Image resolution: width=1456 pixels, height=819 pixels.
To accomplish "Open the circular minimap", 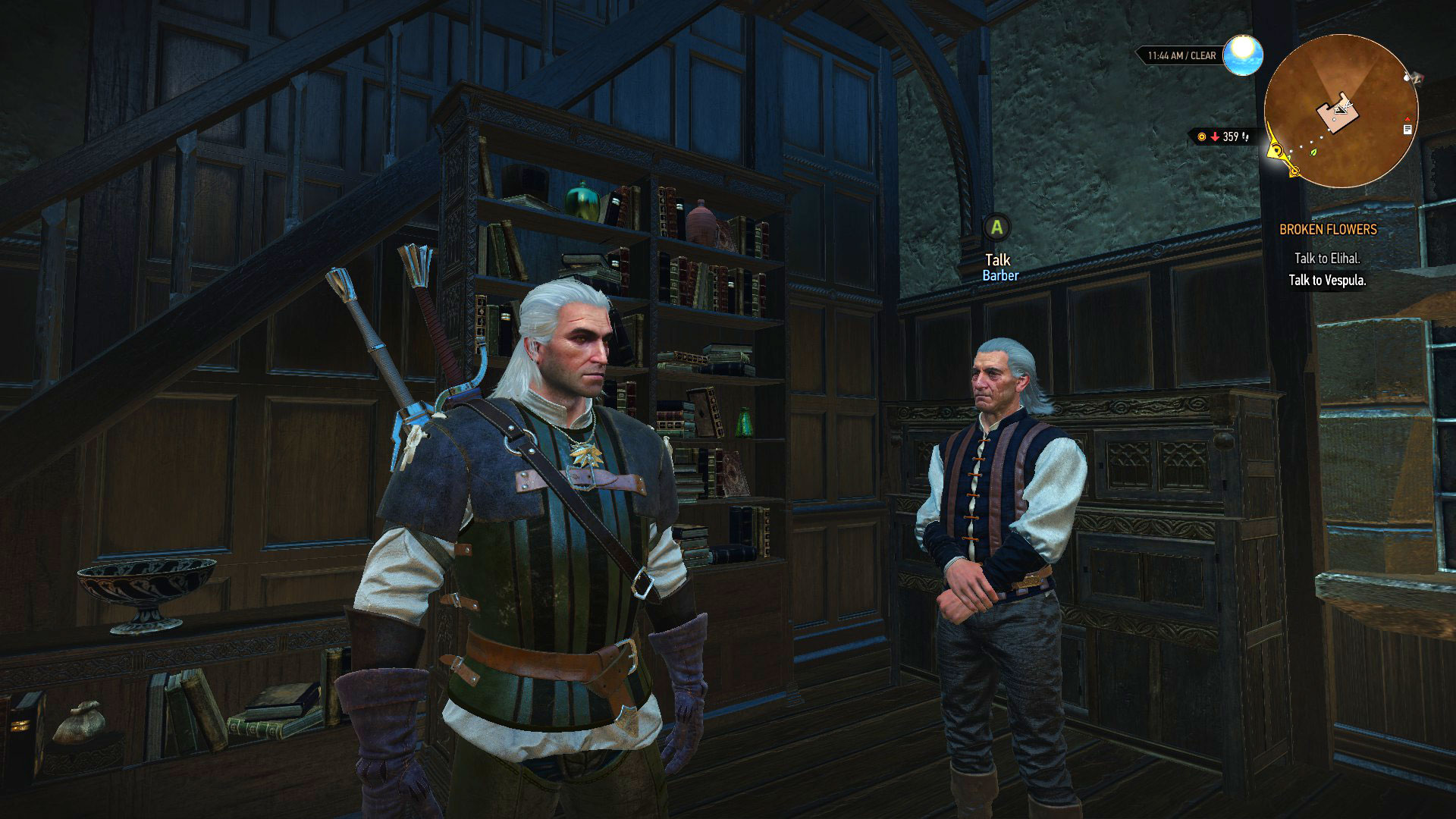I will click(x=1341, y=111).
